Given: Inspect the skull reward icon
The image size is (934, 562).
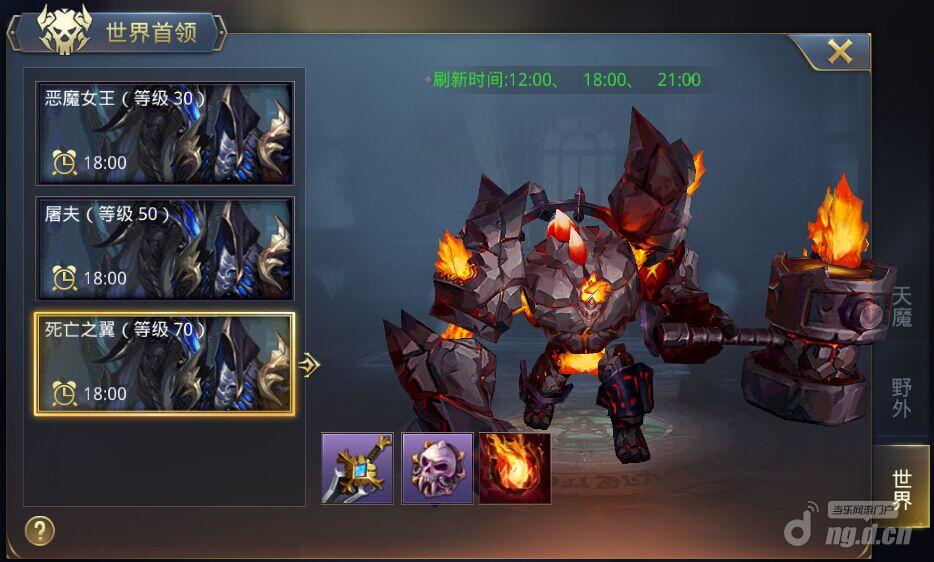Looking at the screenshot, I should 437,468.
